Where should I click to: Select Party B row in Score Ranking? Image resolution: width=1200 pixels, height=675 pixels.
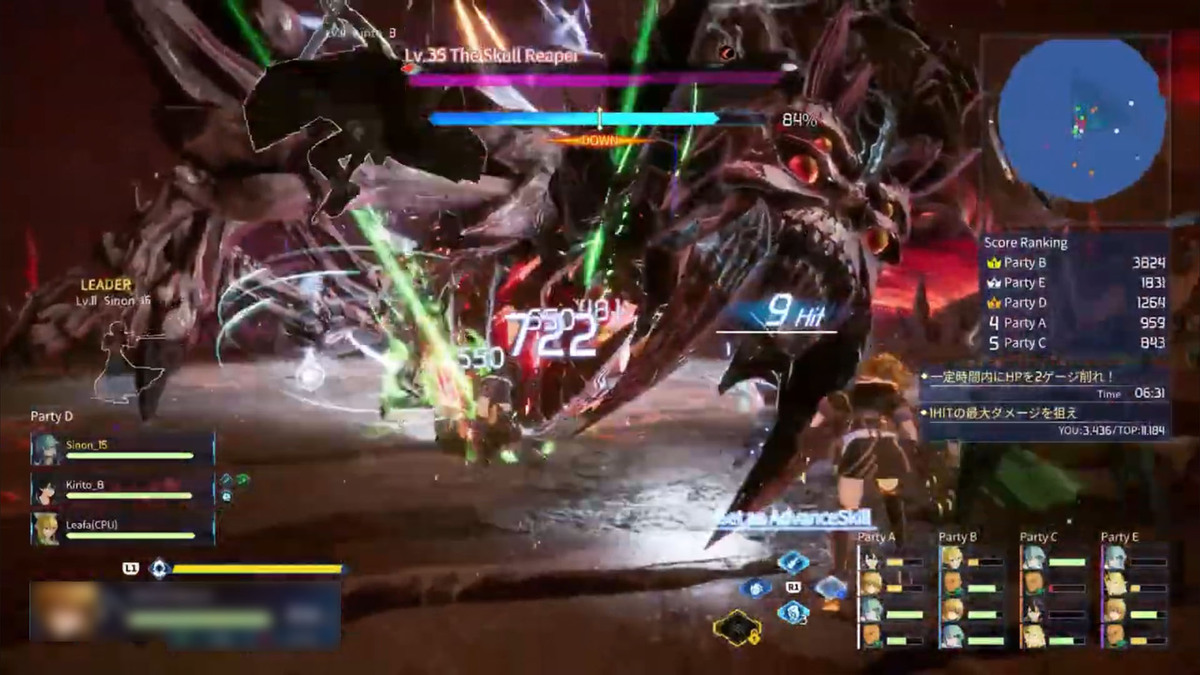pyautogui.click(x=1075, y=263)
